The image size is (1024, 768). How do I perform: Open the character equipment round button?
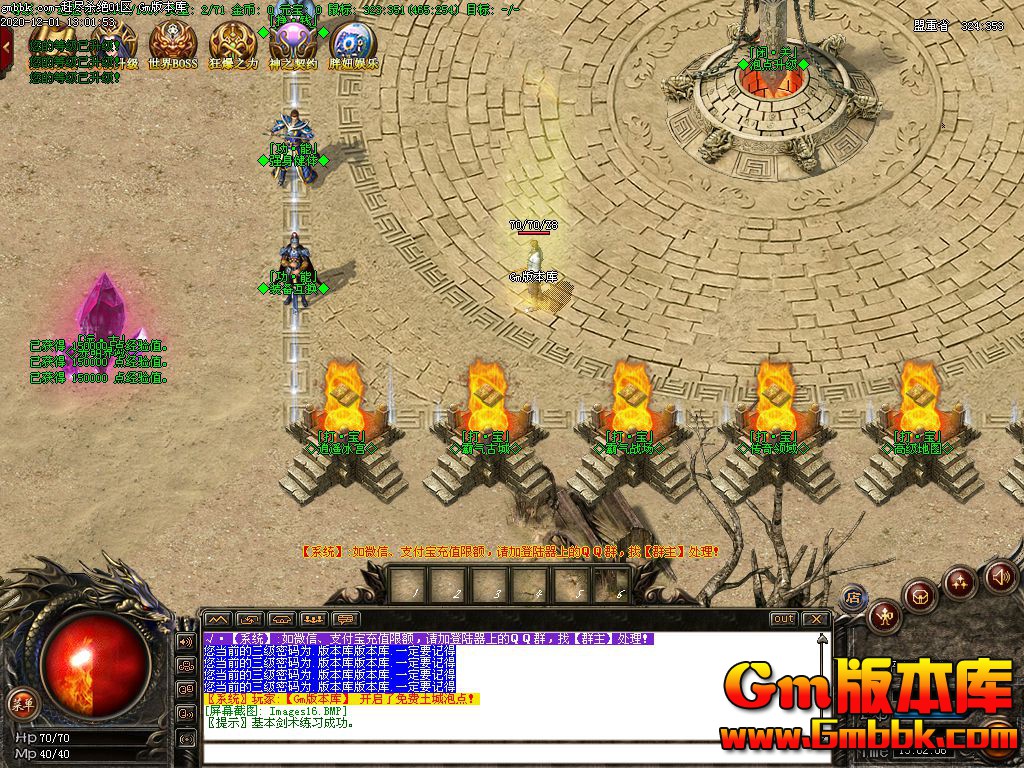pyautogui.click(x=885, y=615)
